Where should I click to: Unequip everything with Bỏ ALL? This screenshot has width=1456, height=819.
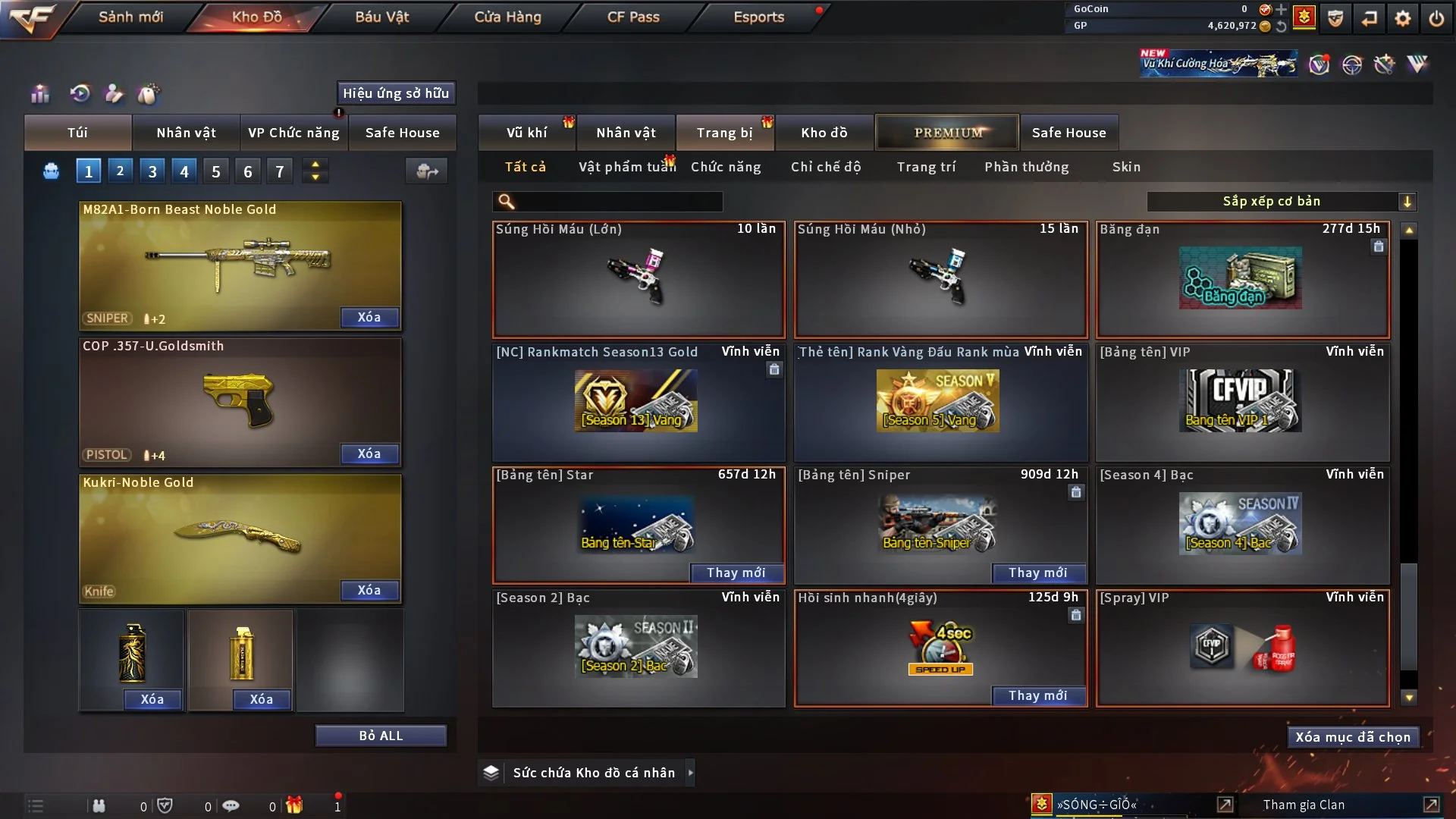point(381,736)
